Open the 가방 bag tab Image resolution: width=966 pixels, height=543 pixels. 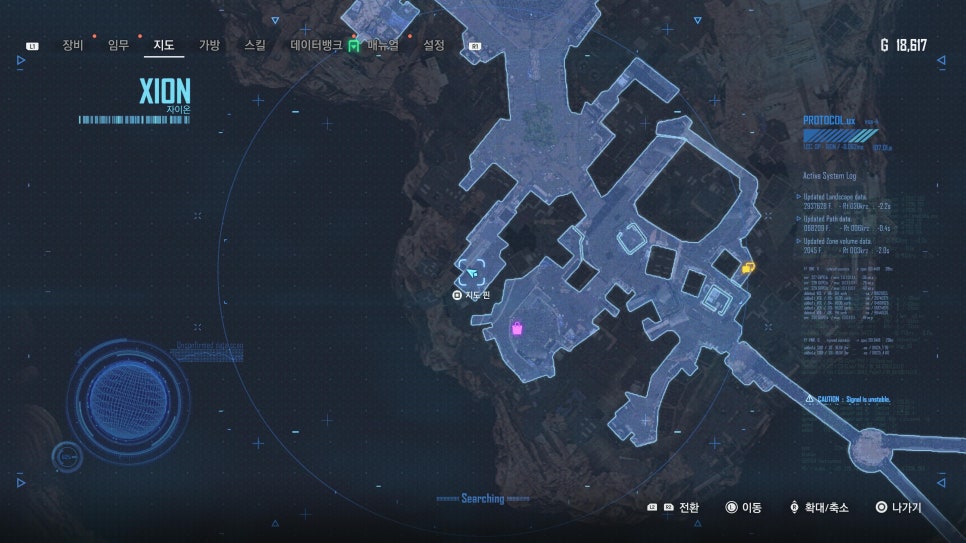209,45
